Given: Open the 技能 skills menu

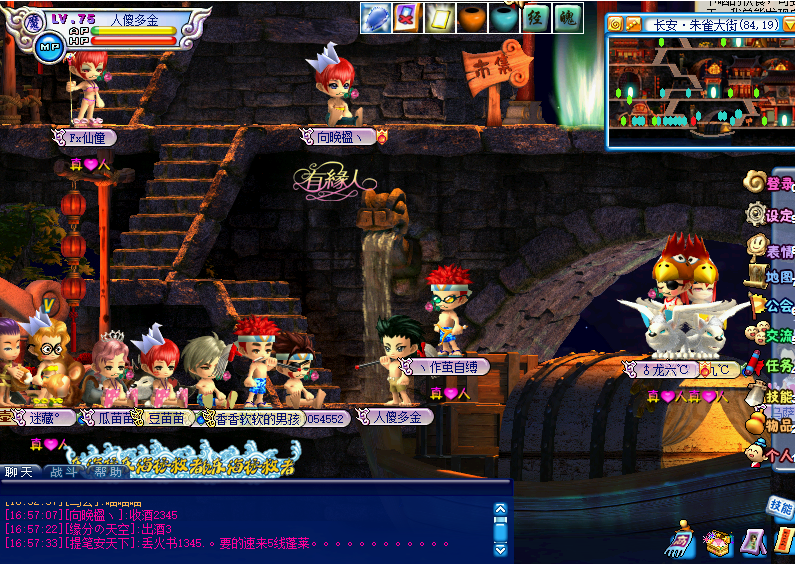Looking at the screenshot, I should point(769,395).
